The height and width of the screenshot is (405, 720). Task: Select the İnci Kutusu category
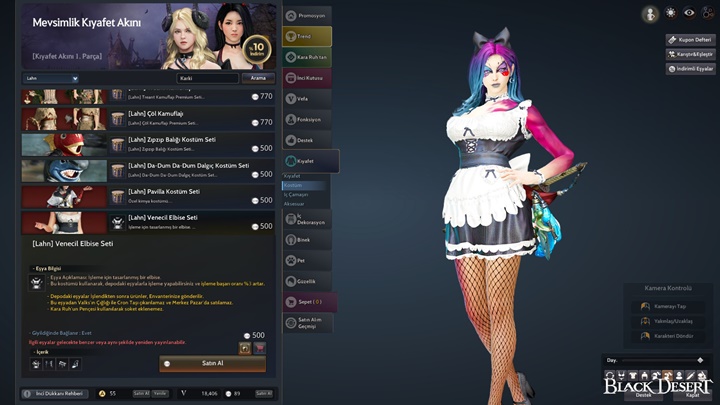pos(310,77)
